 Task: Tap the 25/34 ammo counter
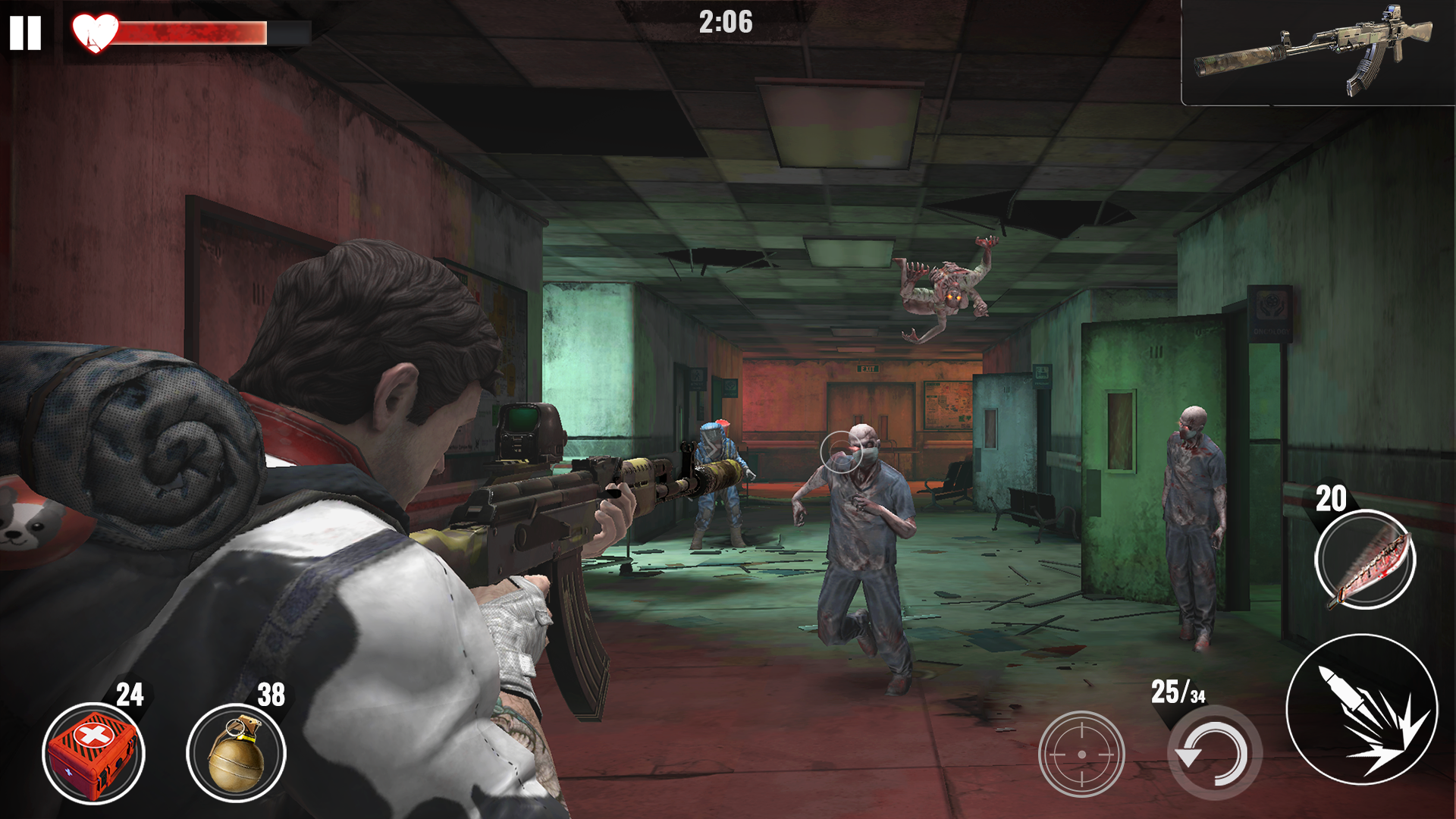(1180, 692)
